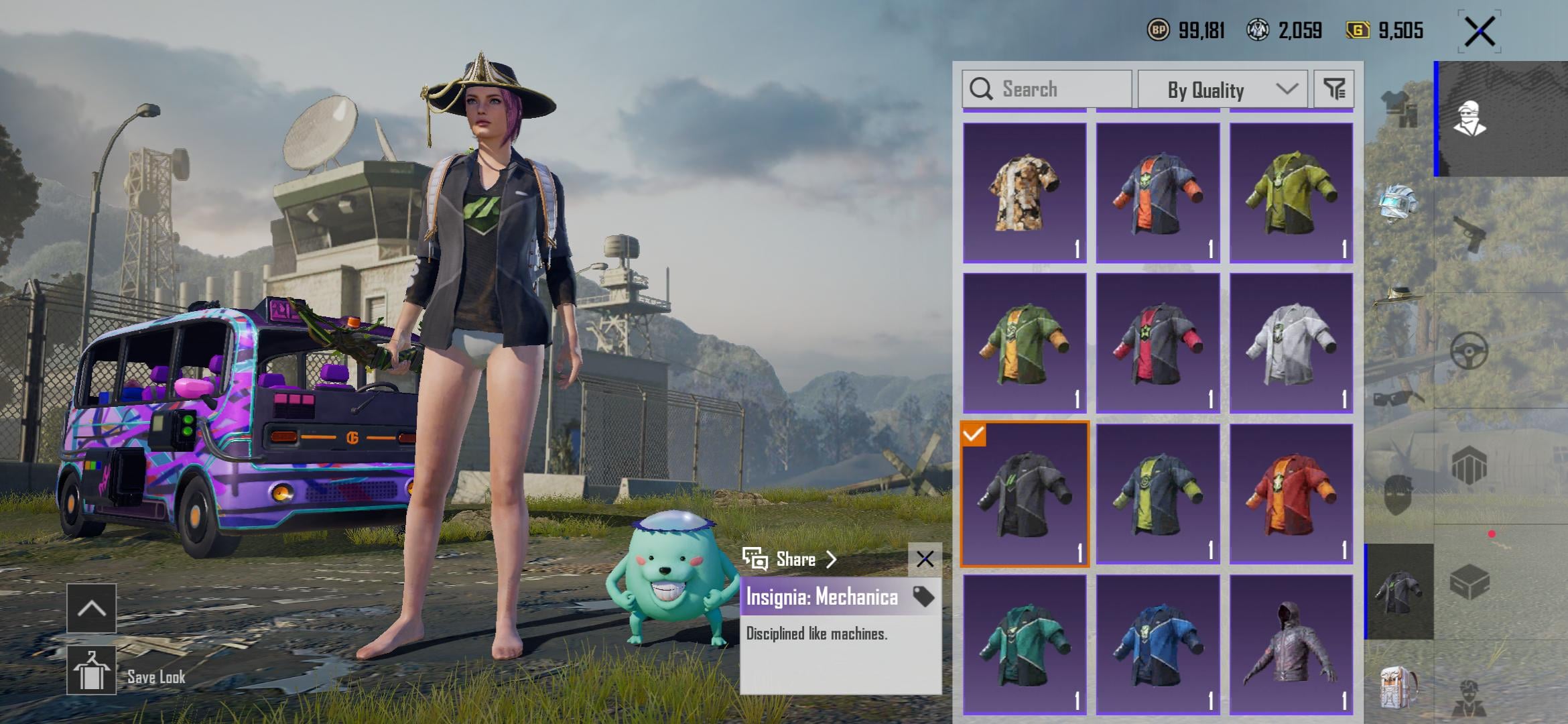The image size is (1568, 724).
Task: Choose the olive green jacket
Action: (x=1291, y=192)
